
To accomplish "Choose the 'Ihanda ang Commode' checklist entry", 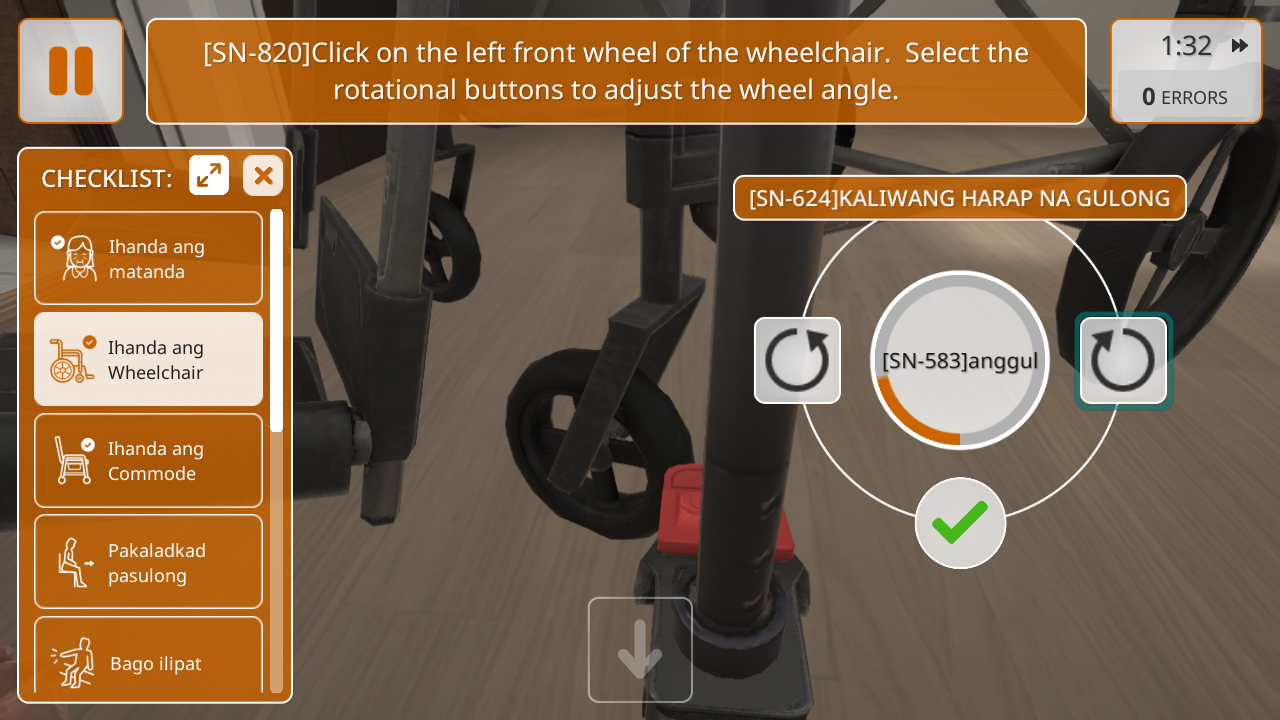I will coord(149,460).
